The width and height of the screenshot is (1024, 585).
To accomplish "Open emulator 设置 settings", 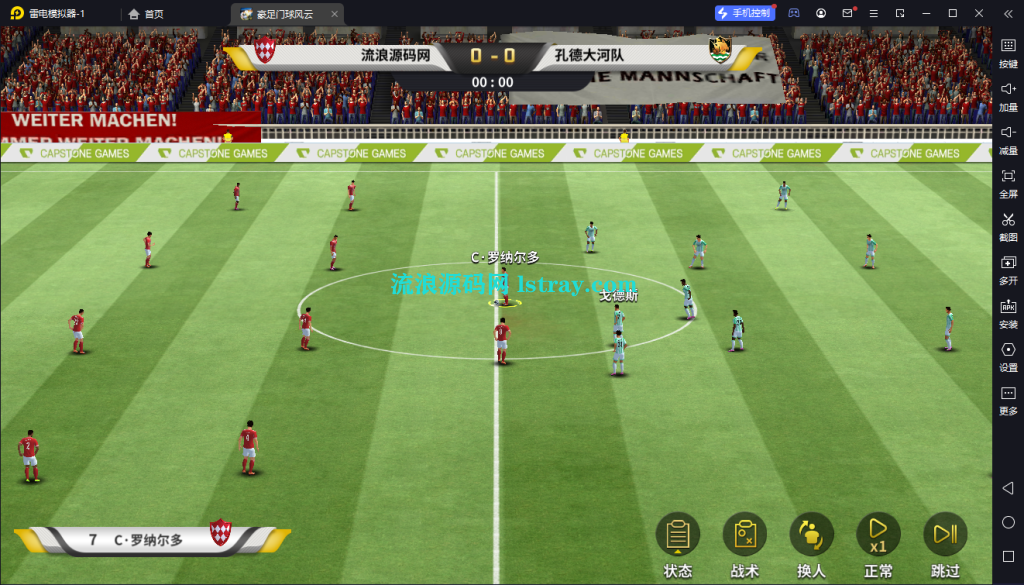I will [x=1008, y=356].
